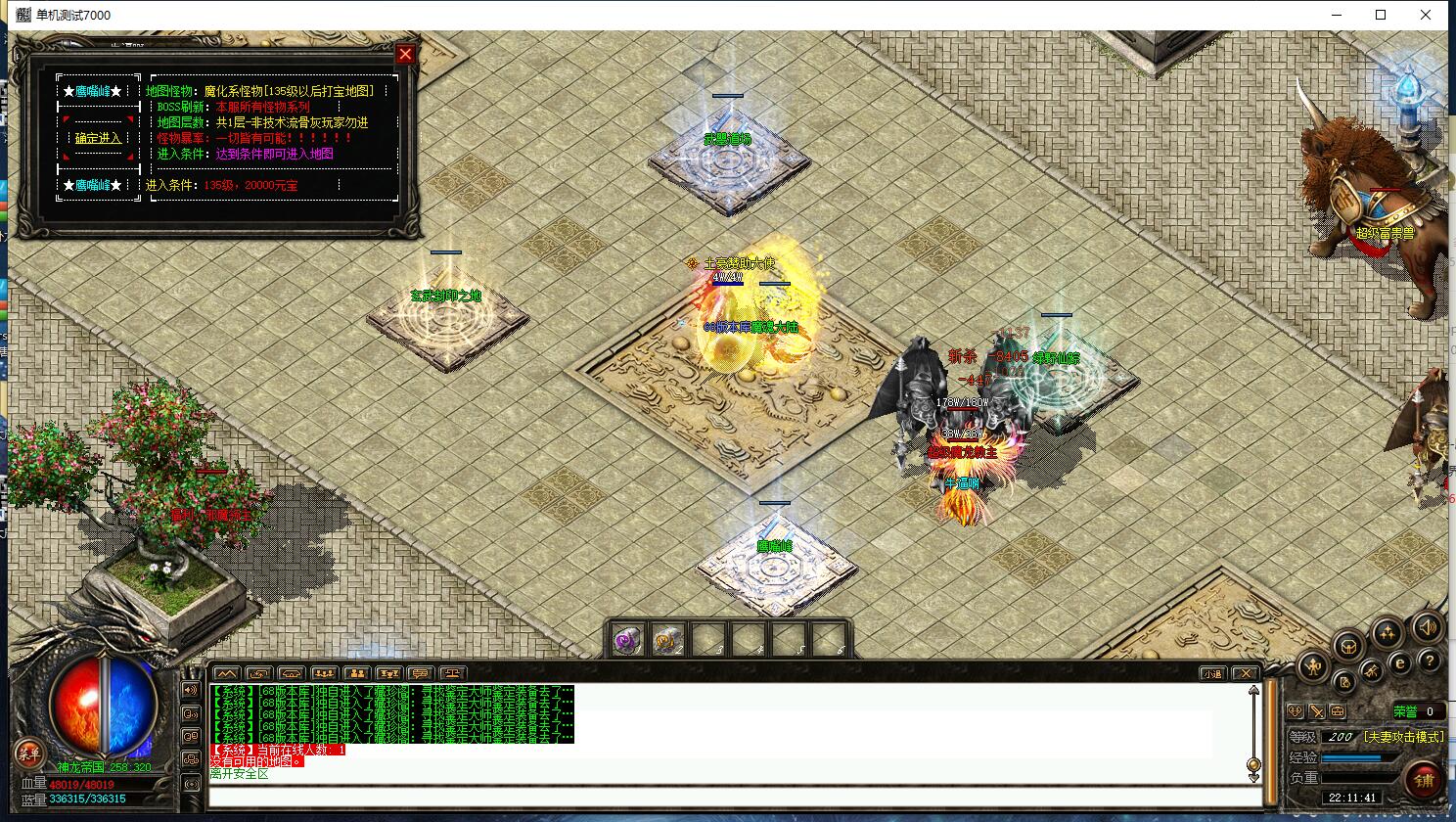Image resolution: width=1456 pixels, height=822 pixels.
Task: Open help with the question mark icon
Action: pos(1430,662)
